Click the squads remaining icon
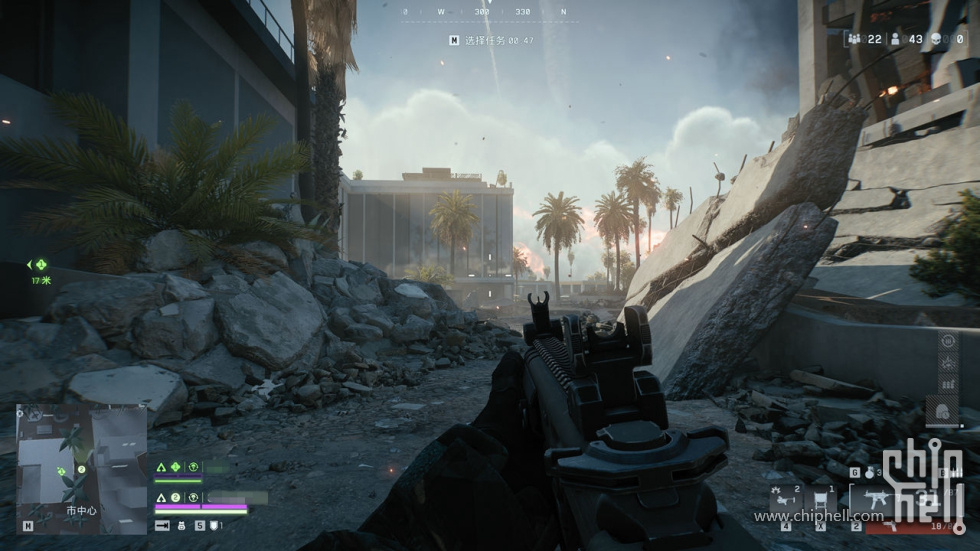This screenshot has height=551, width=980. (x=855, y=38)
